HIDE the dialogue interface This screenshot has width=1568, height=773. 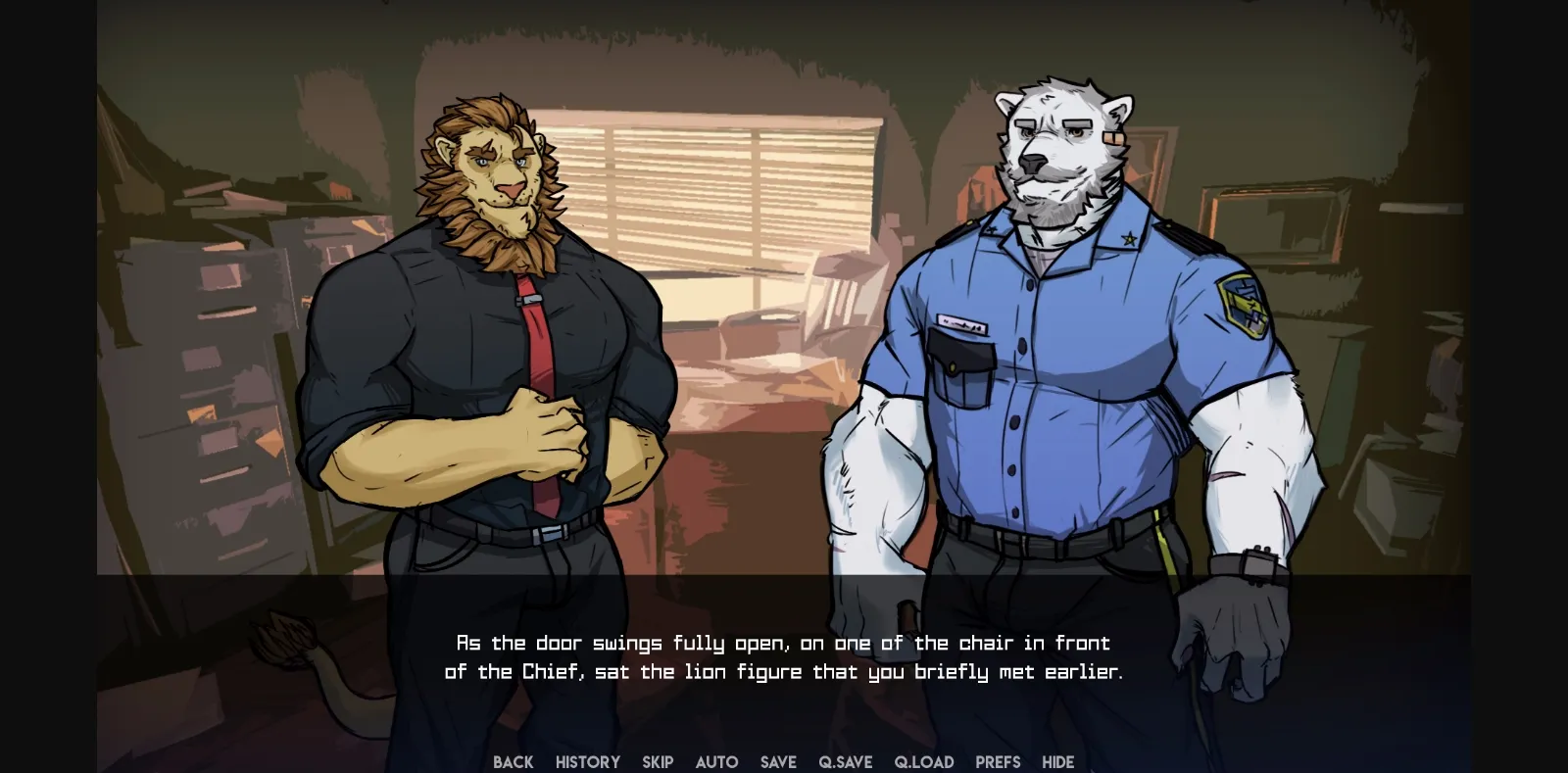[1057, 761]
